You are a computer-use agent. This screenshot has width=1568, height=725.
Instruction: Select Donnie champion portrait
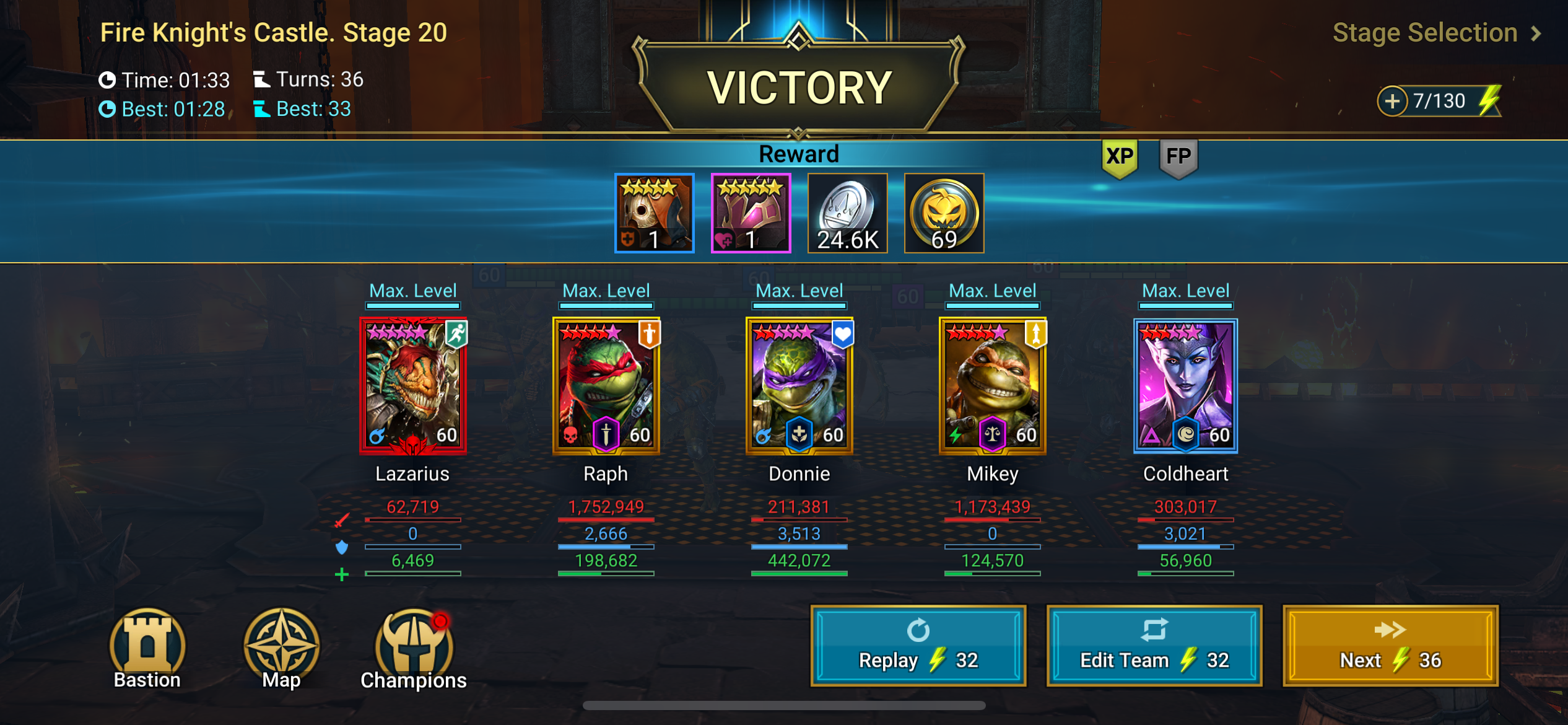coord(799,385)
